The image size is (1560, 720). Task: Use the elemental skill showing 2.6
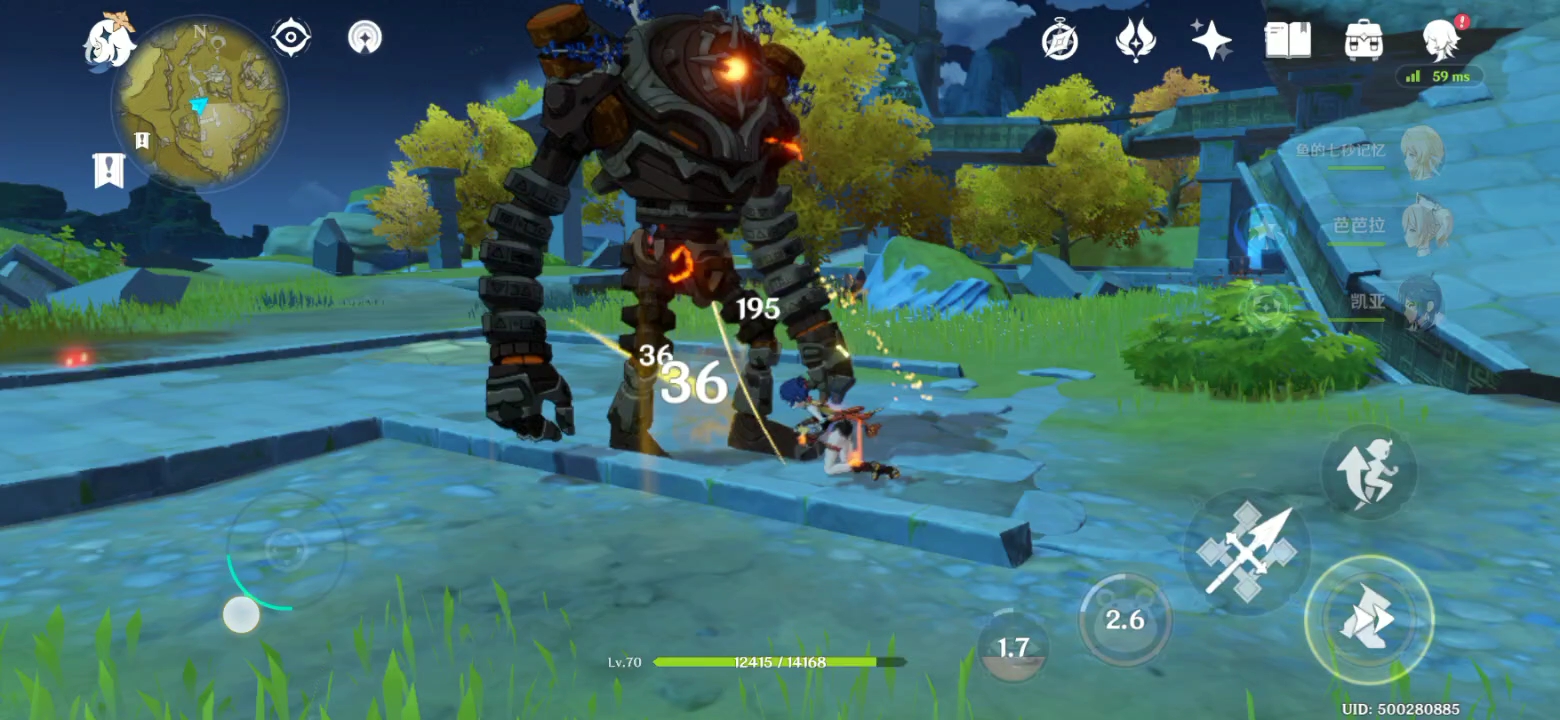(1124, 620)
